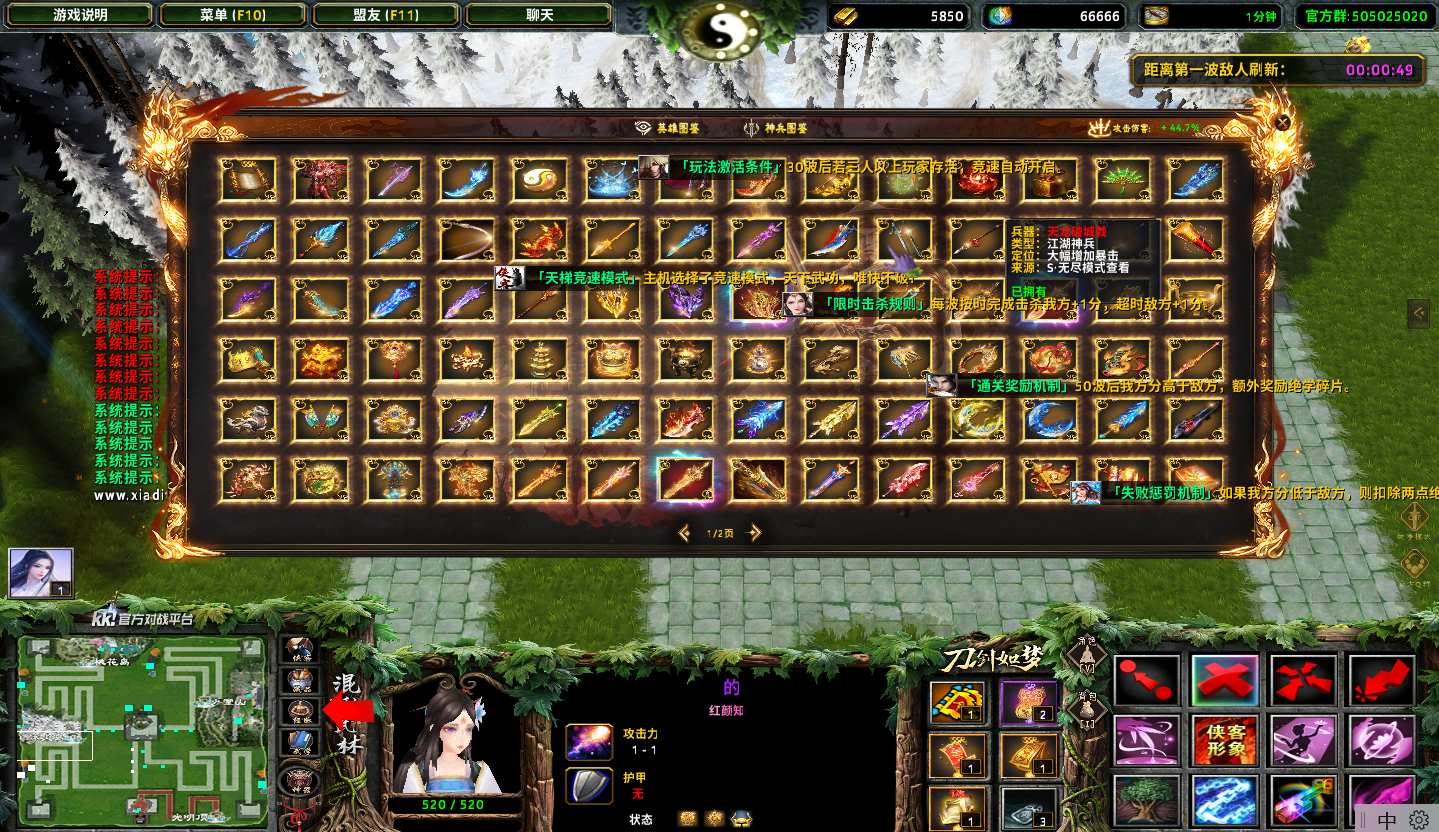The width and height of the screenshot is (1439, 832).
Task: Open the 聊天 chat log
Action: click(539, 16)
